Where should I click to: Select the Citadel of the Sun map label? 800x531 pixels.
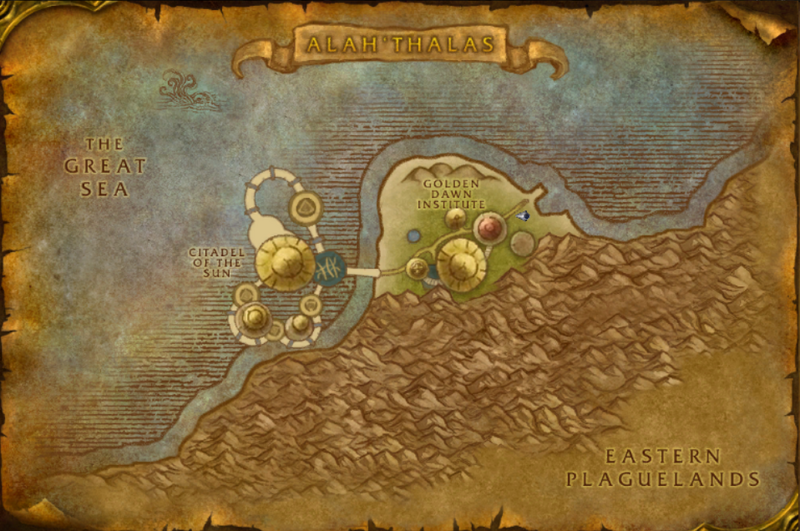[x=215, y=266]
